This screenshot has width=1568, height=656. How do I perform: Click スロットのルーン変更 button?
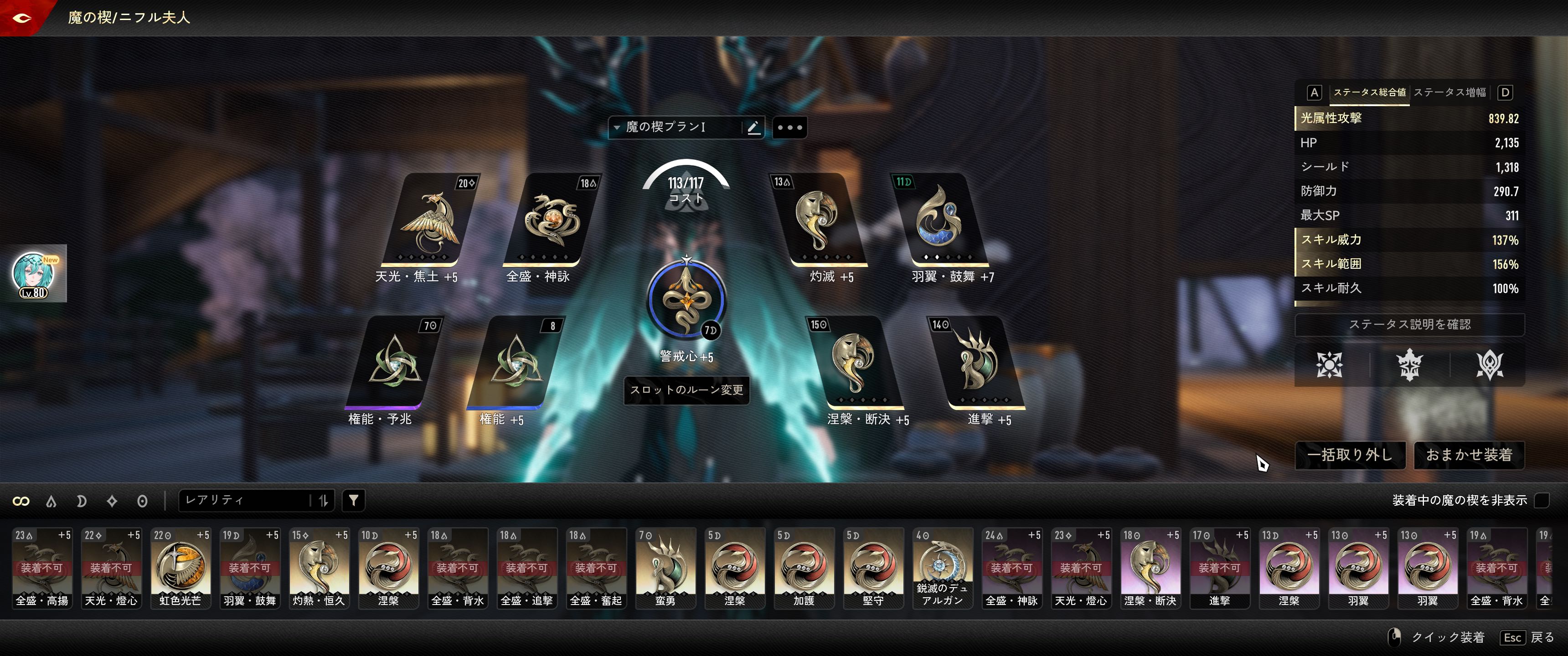(686, 390)
